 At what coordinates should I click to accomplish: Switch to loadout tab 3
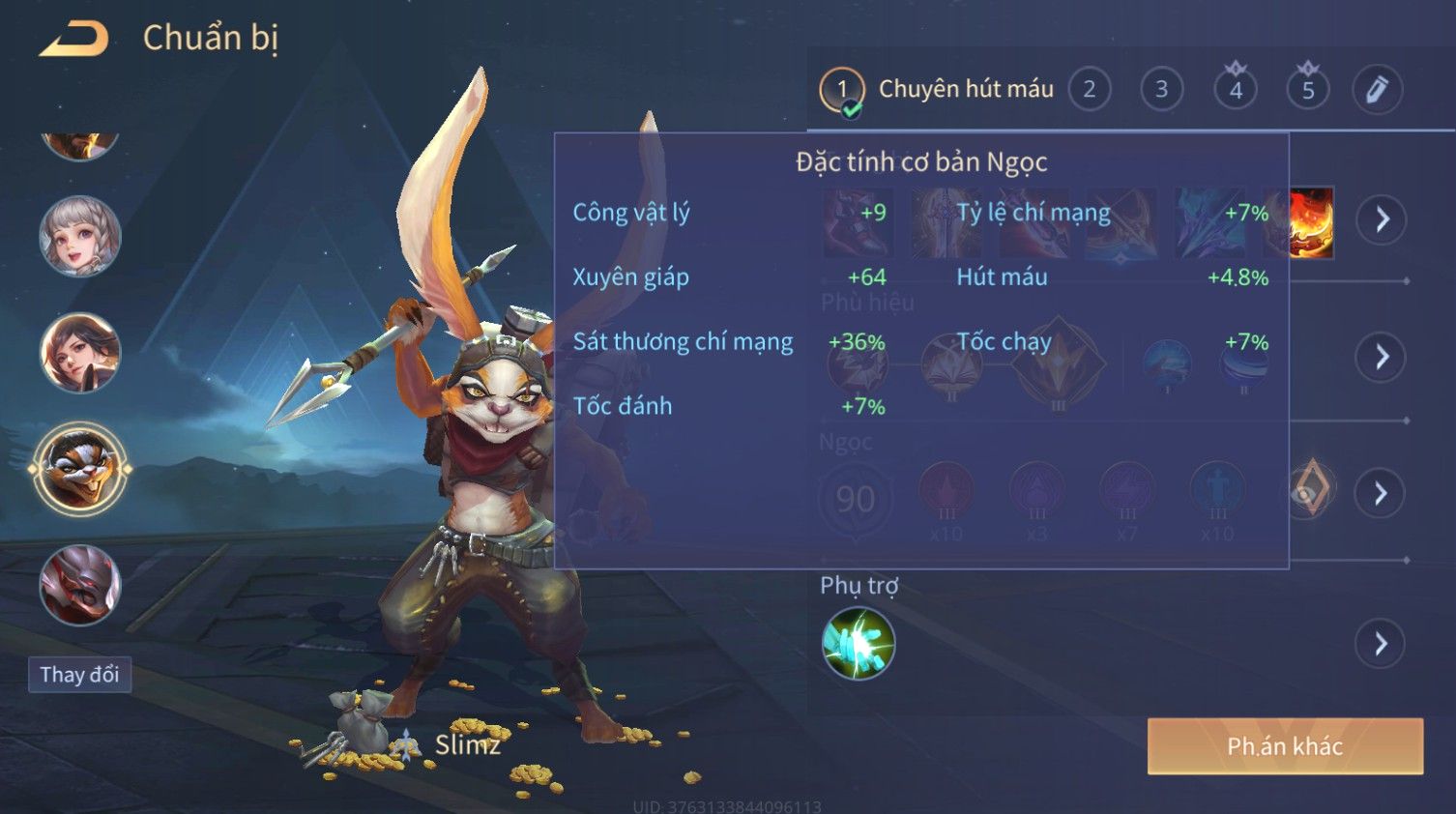1161,90
